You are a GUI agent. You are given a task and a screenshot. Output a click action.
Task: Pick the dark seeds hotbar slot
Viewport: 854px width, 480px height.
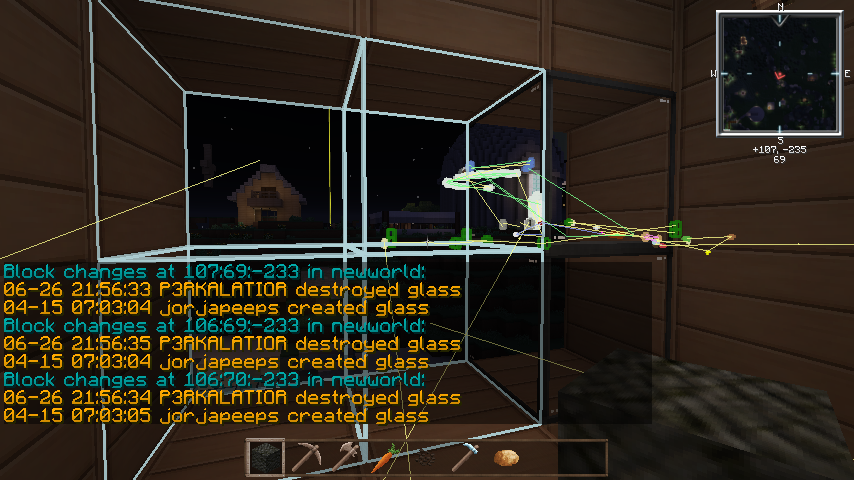[425, 458]
